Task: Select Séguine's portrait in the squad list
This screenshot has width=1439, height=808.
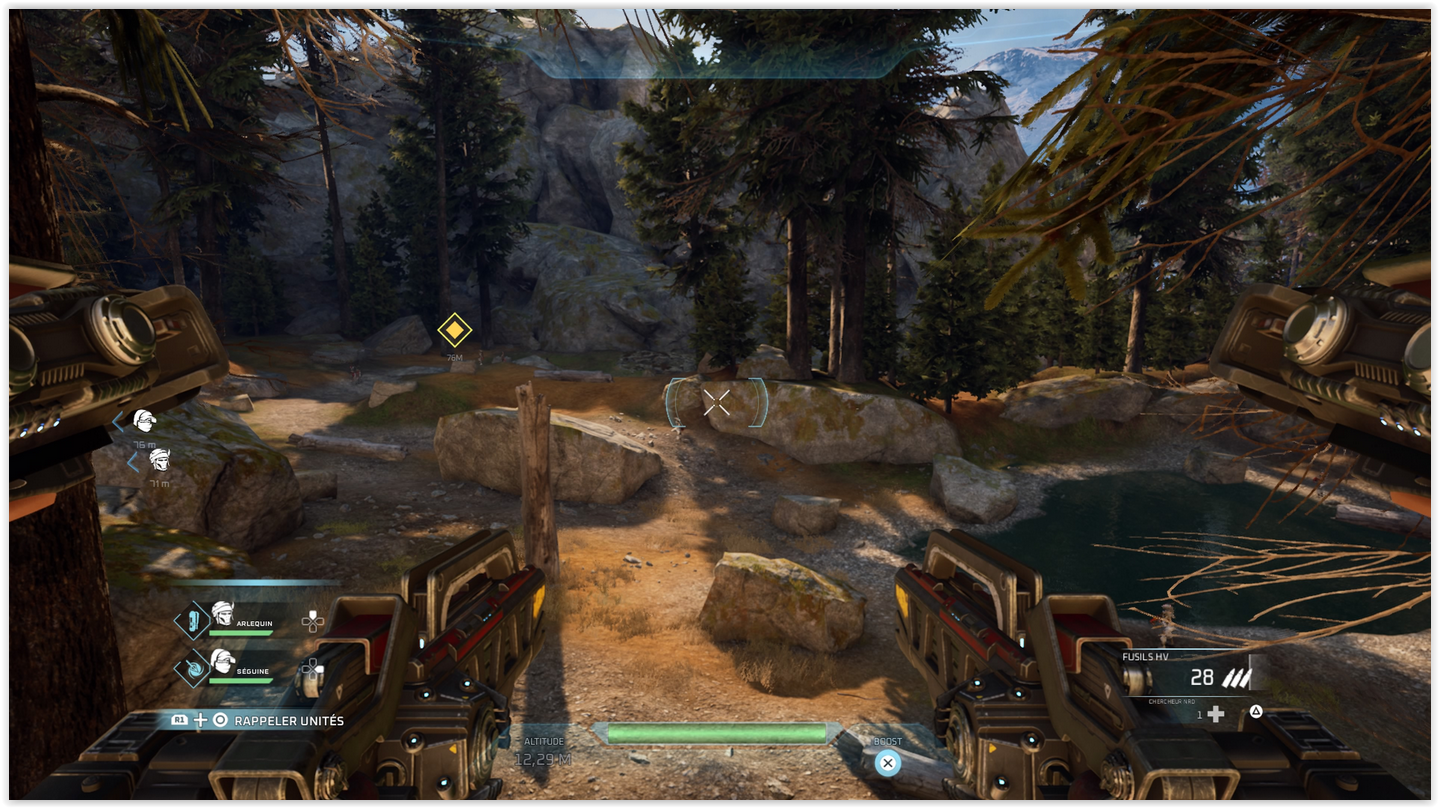Action: [222, 660]
